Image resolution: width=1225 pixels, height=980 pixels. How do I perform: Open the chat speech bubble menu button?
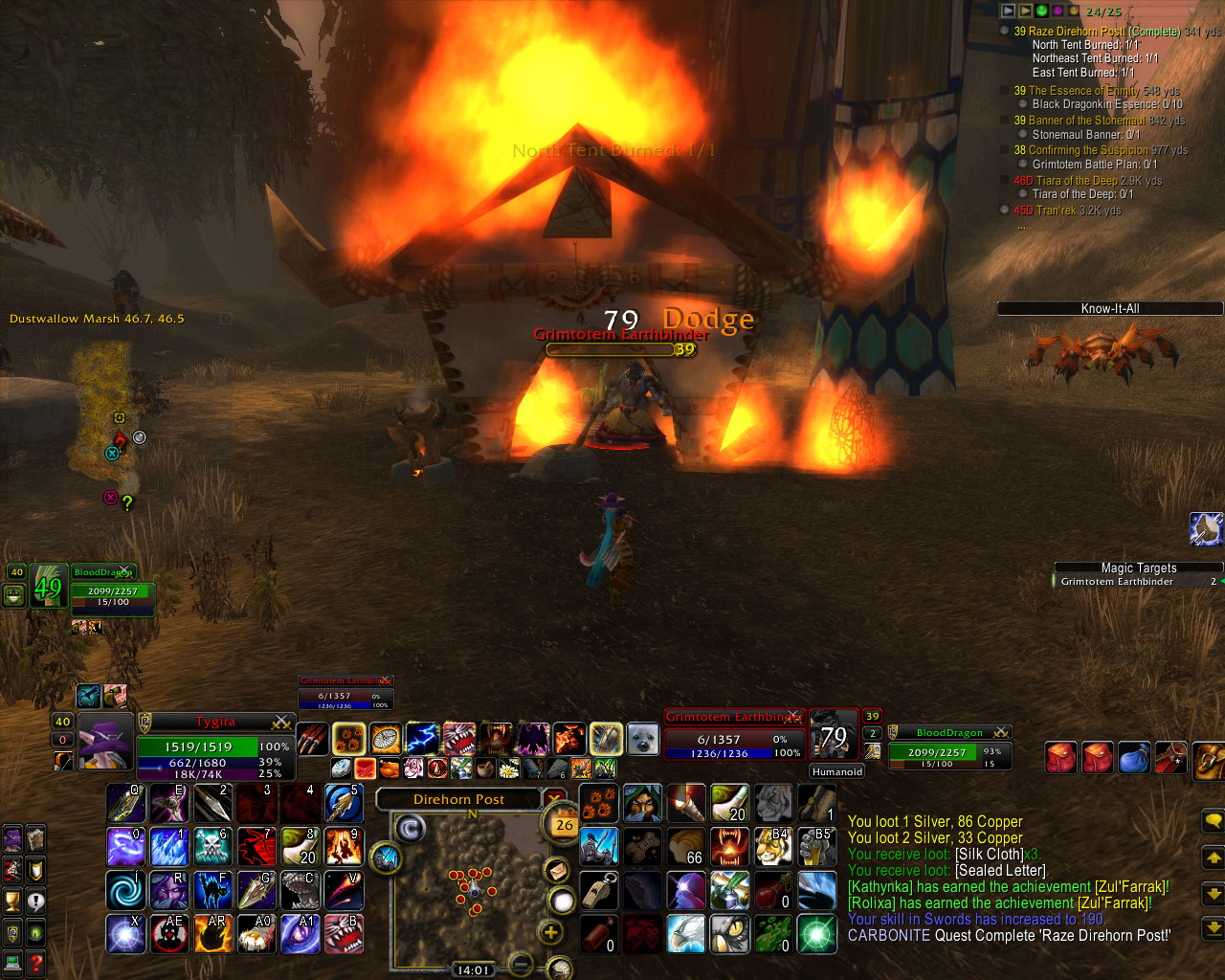click(x=1213, y=821)
